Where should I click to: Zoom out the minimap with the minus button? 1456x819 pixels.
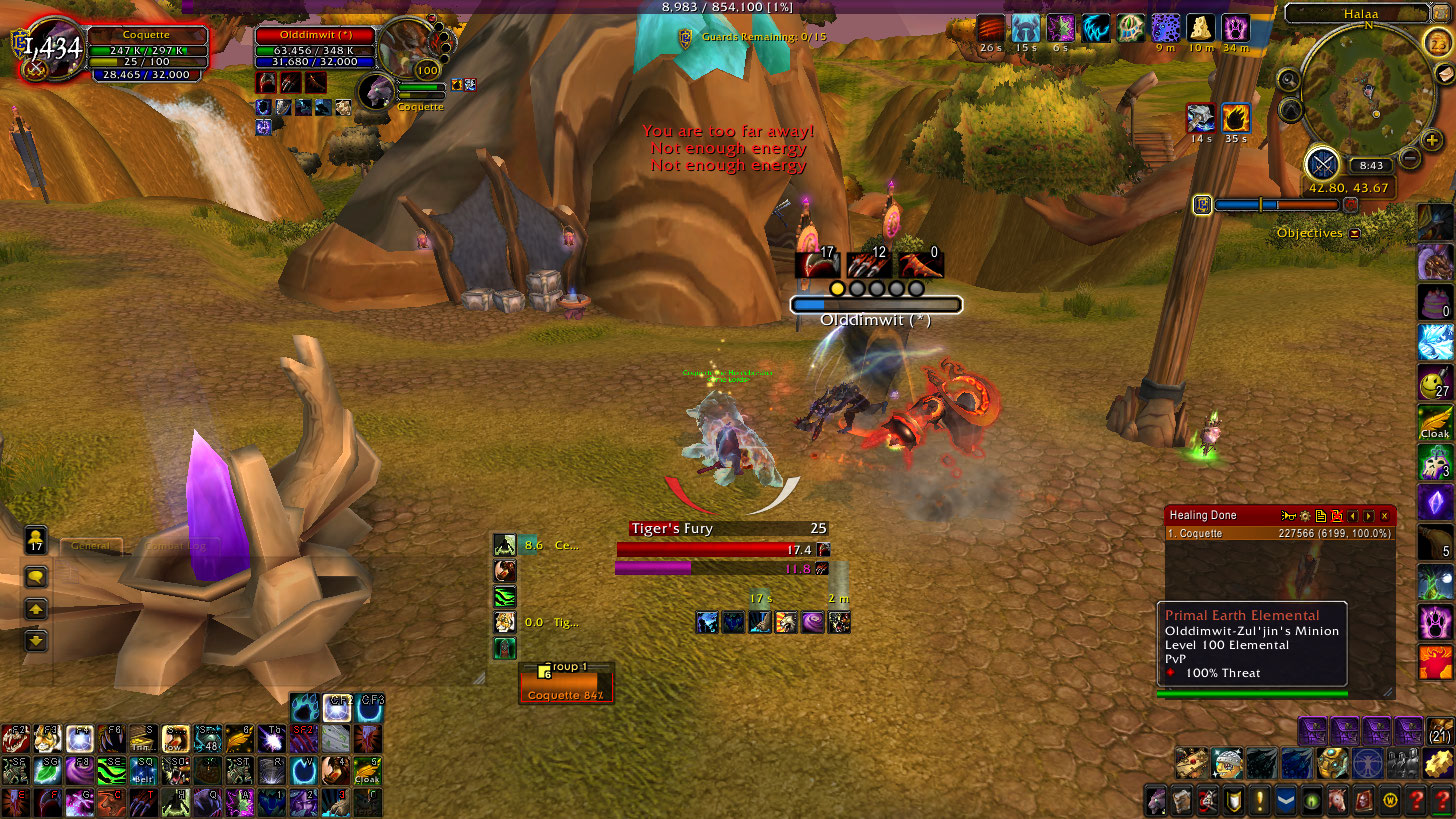1409,157
